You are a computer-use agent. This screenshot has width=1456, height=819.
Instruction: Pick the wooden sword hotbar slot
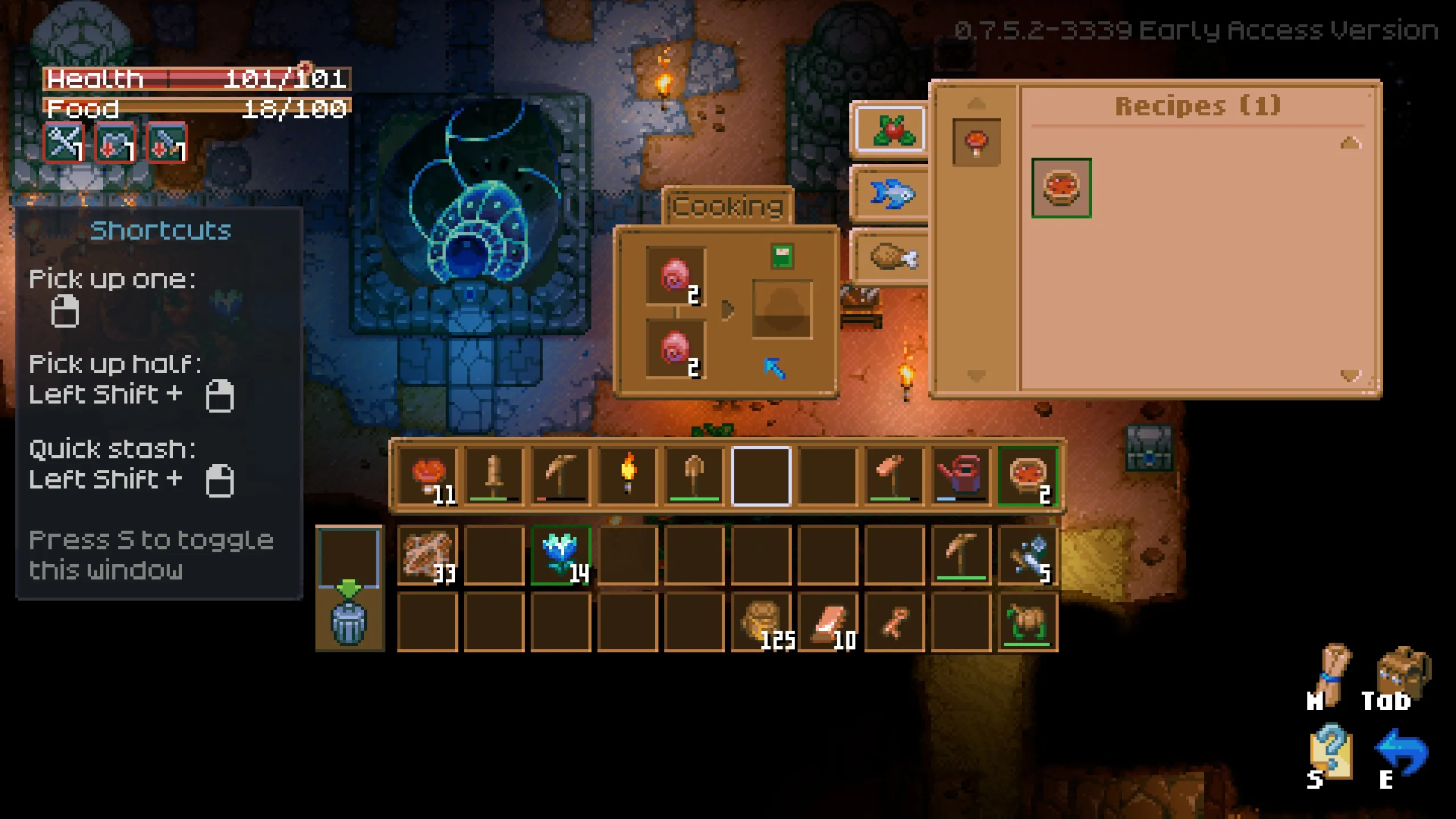494,476
